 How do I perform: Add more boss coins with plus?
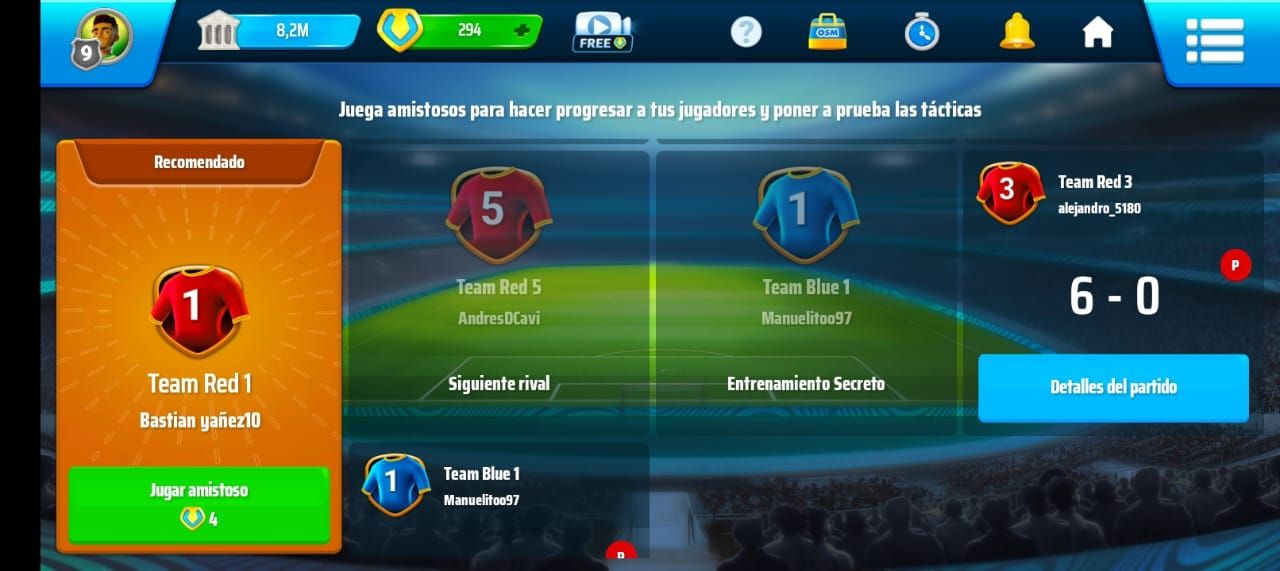coord(521,30)
